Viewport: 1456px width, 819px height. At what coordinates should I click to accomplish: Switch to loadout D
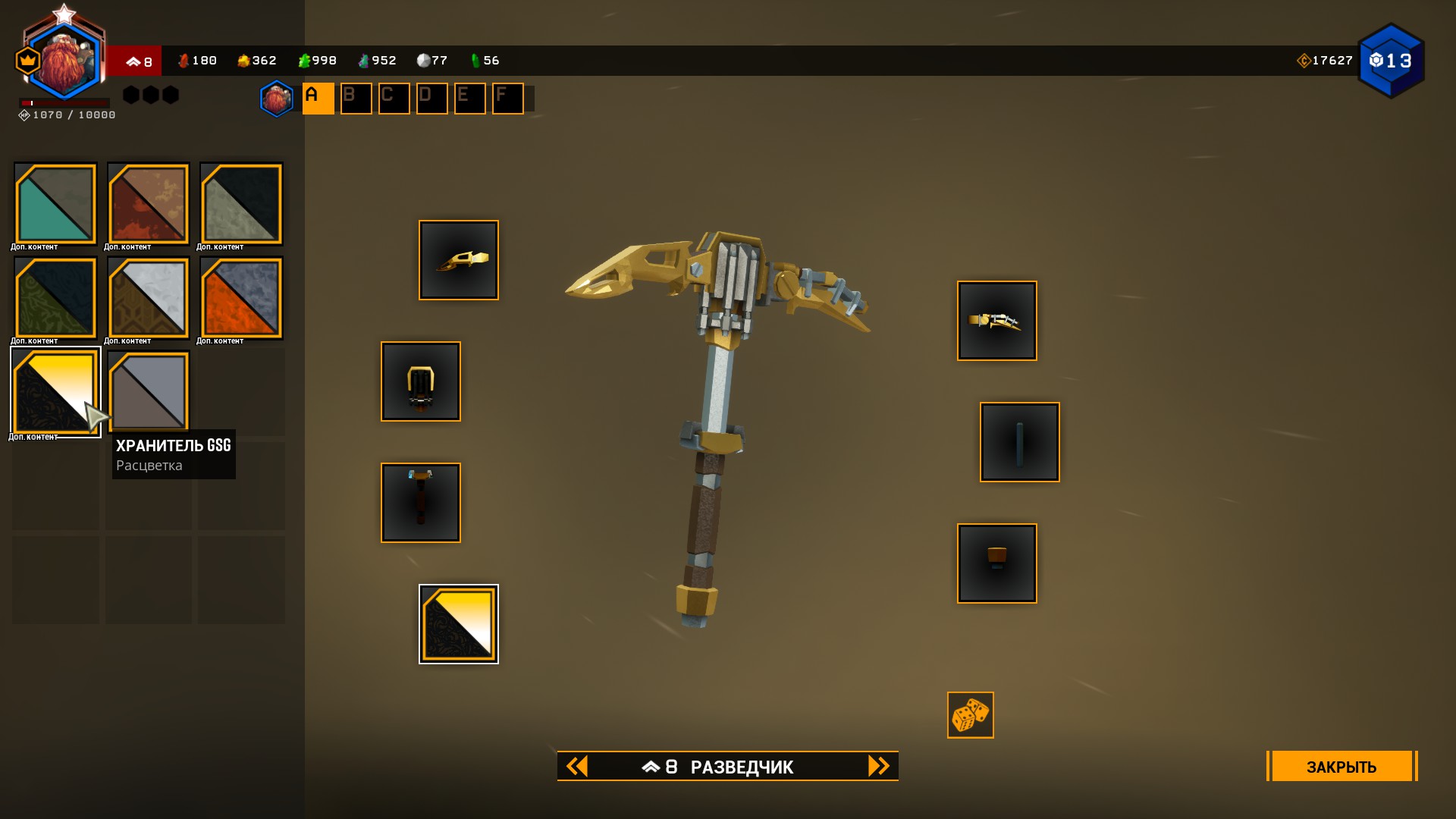coord(431,99)
